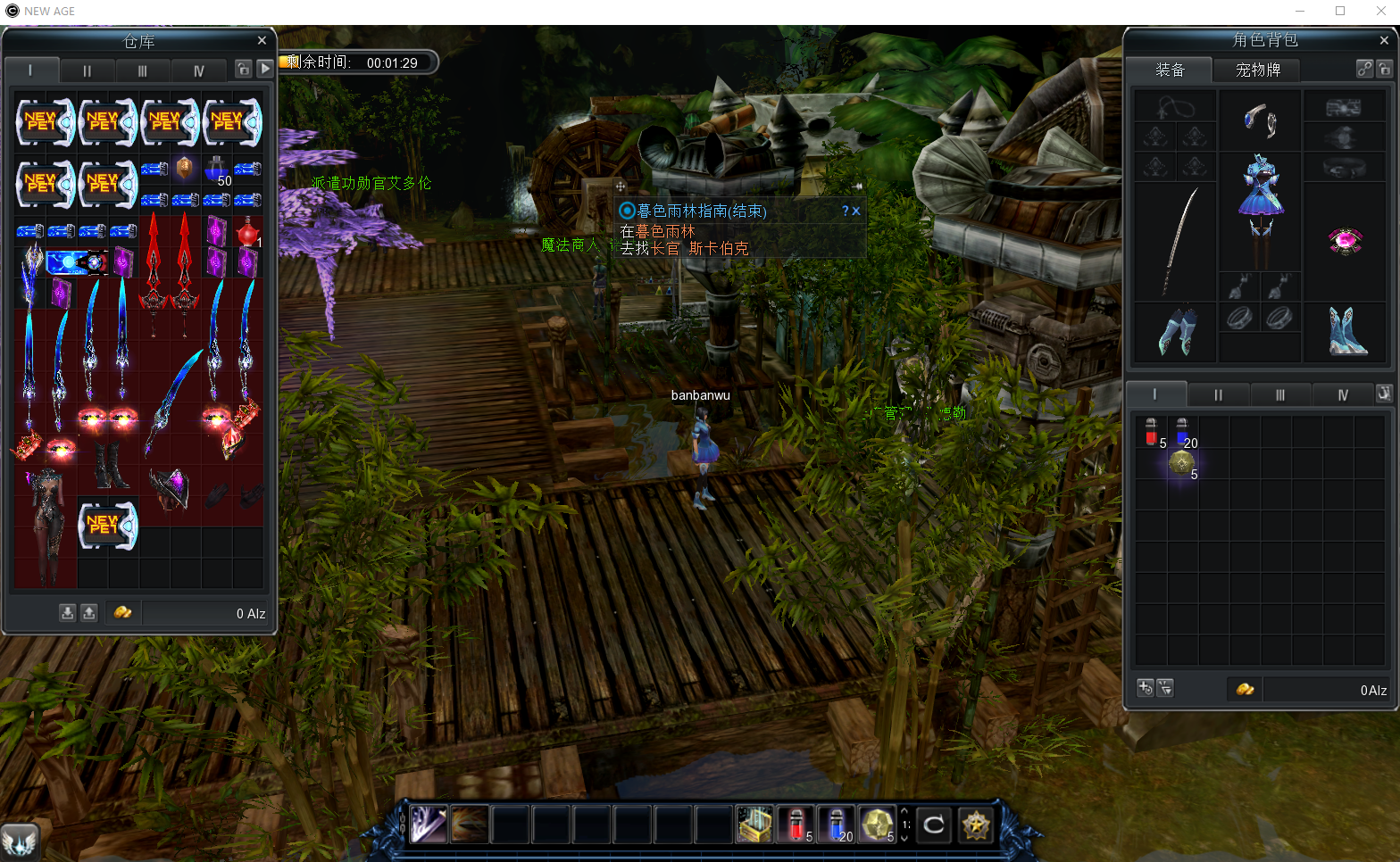Open inventory bag tab III

tap(1279, 394)
